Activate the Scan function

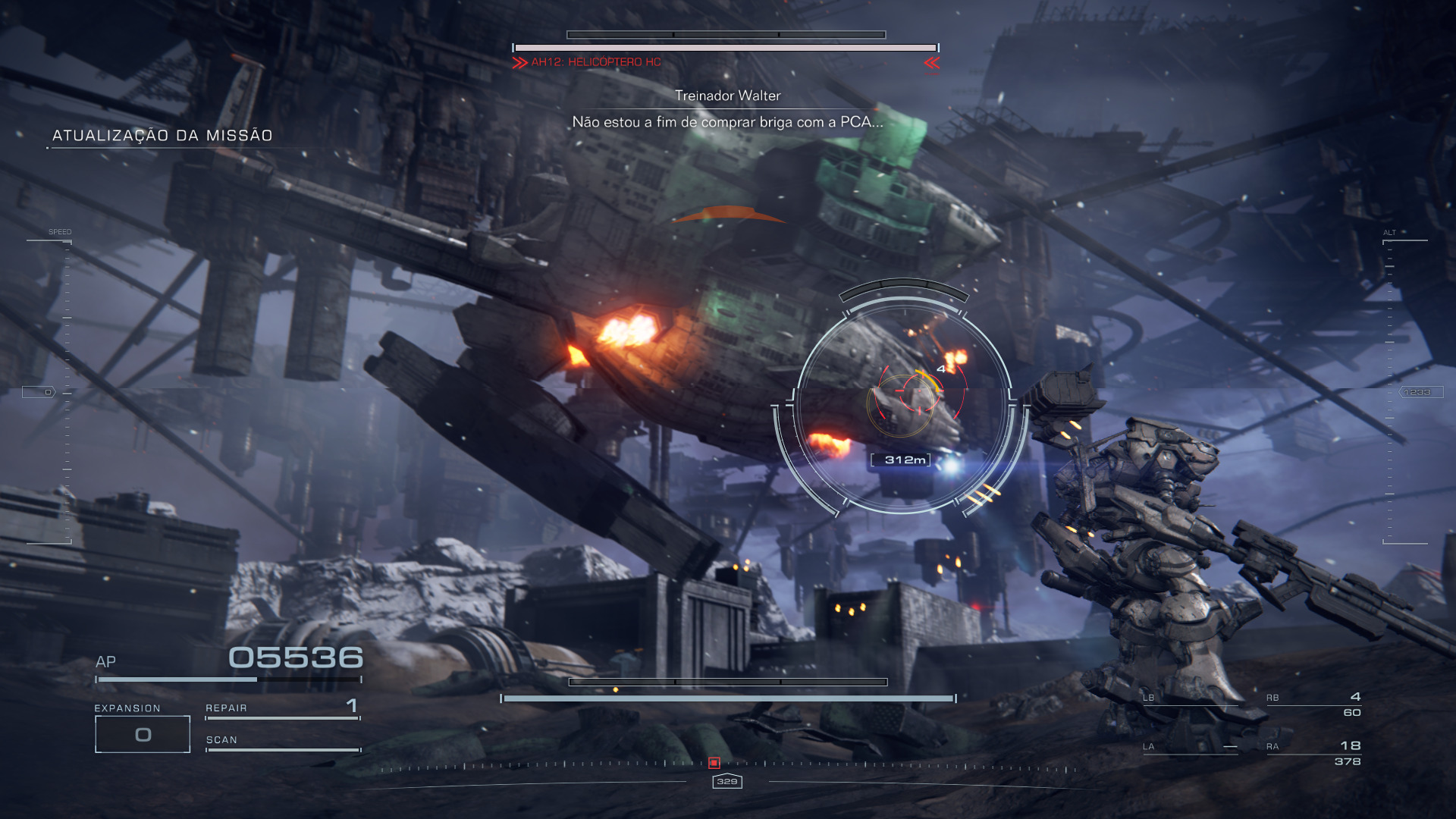pos(282,741)
